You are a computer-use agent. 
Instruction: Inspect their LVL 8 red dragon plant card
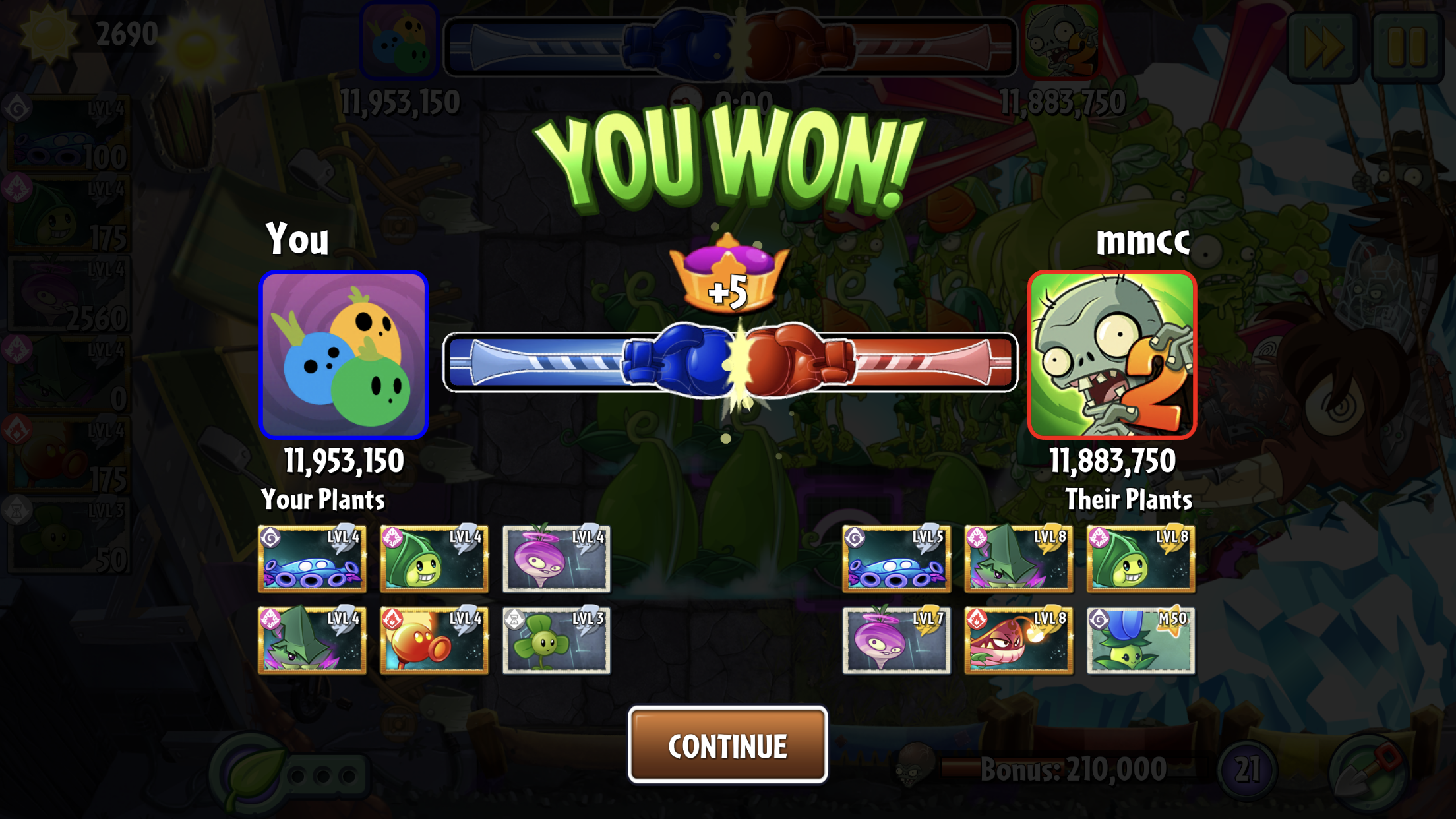tap(1018, 640)
